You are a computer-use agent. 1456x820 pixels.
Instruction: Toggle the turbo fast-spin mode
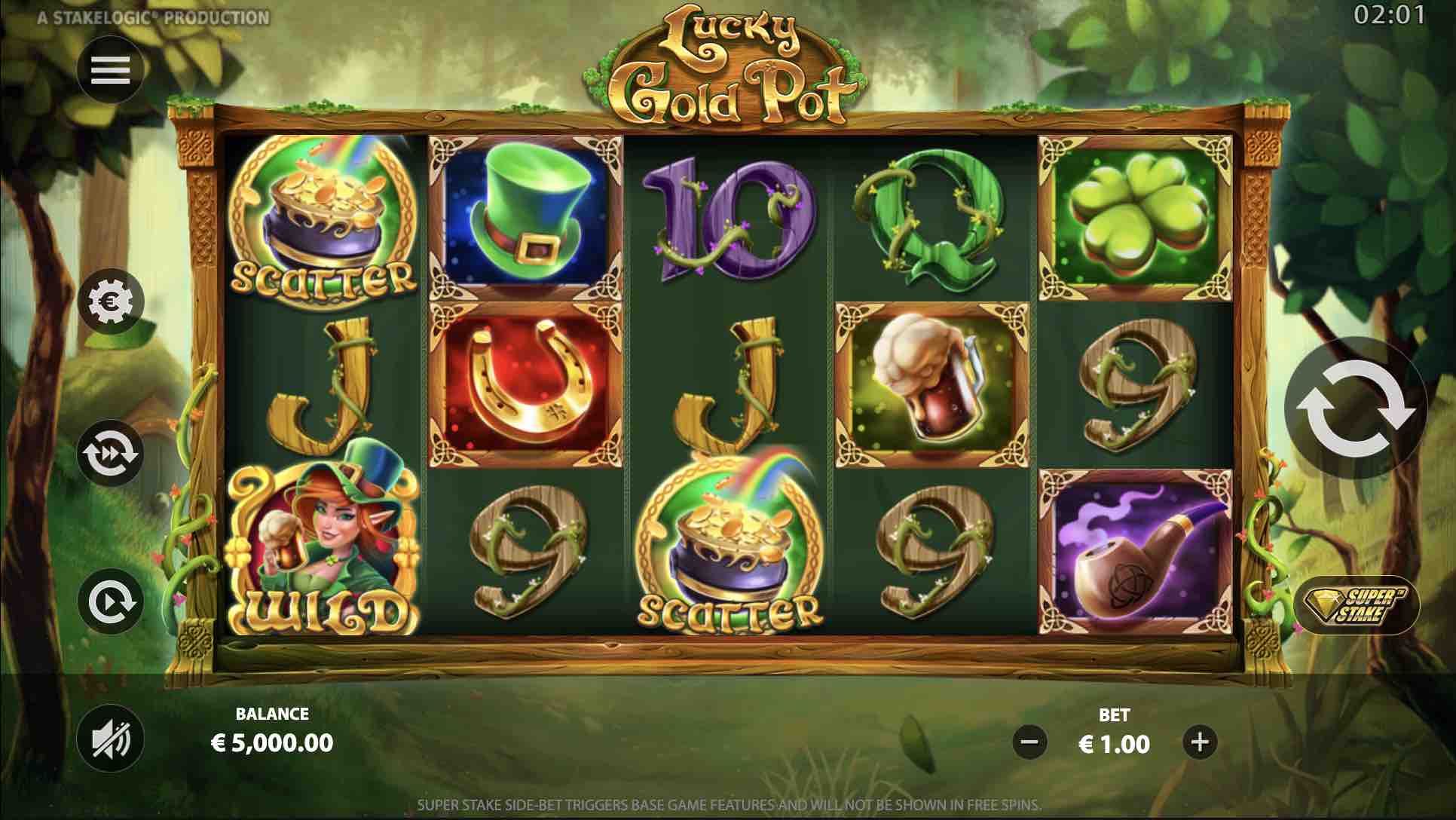(x=111, y=453)
